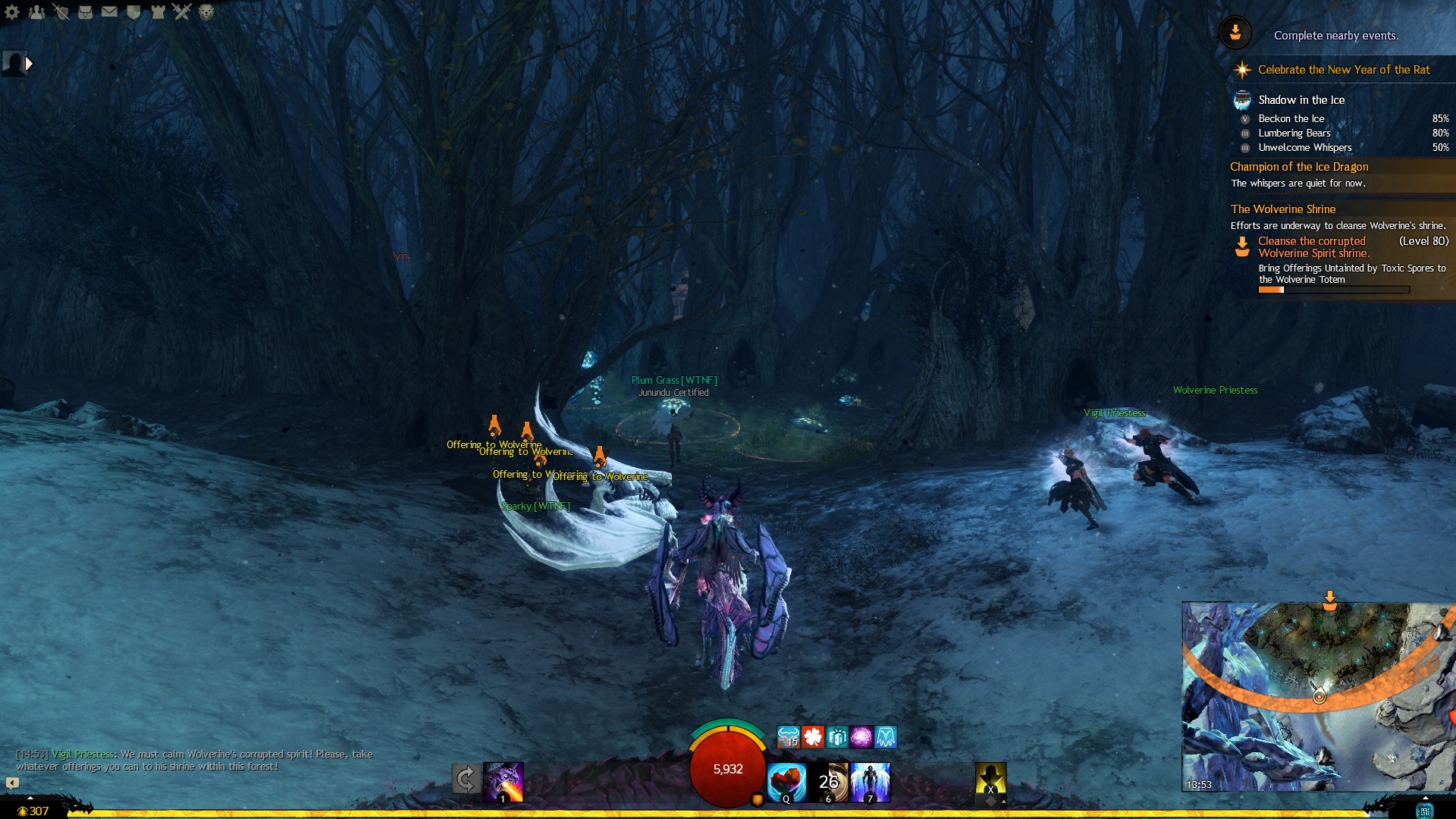The image size is (1456, 819).
Task: Activate the dragon fire breath skill
Action: point(504,782)
